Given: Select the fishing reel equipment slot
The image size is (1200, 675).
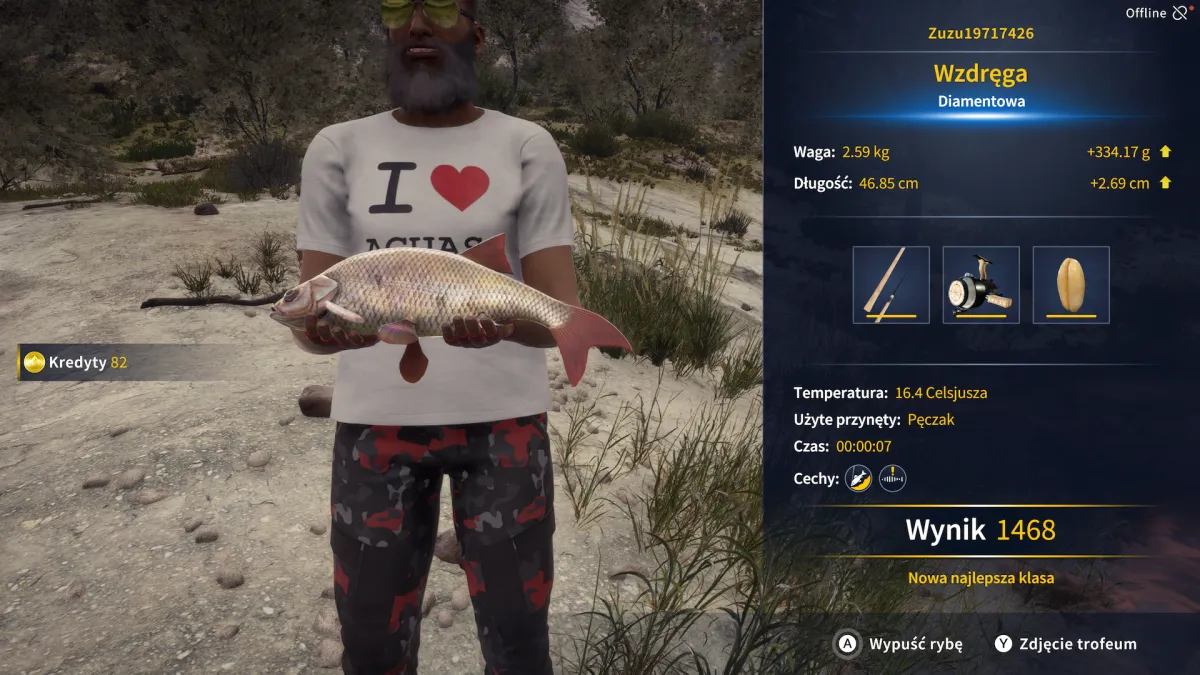Looking at the screenshot, I should pos(981,285).
